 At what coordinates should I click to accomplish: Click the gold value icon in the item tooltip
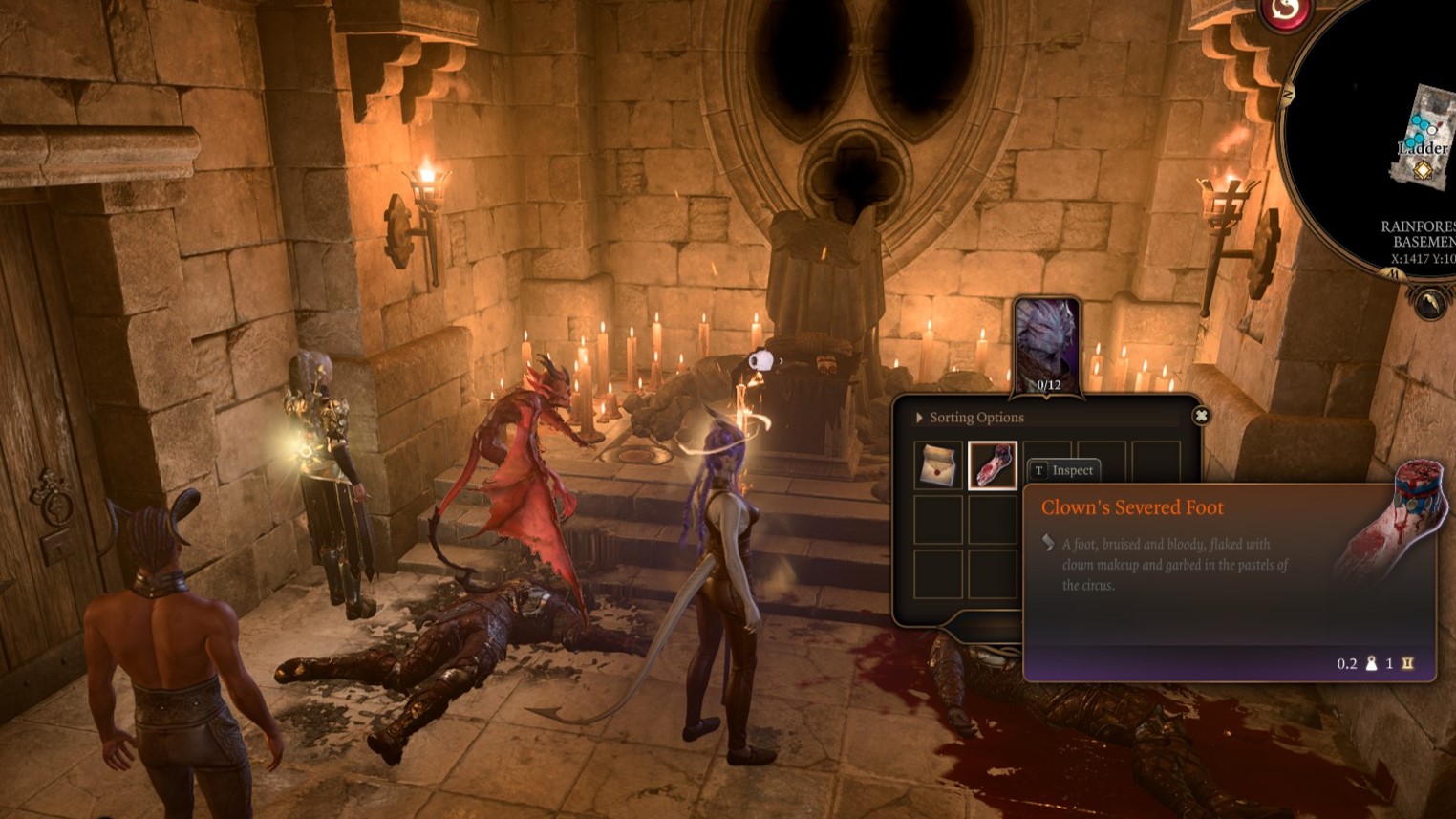pyautogui.click(x=1407, y=663)
